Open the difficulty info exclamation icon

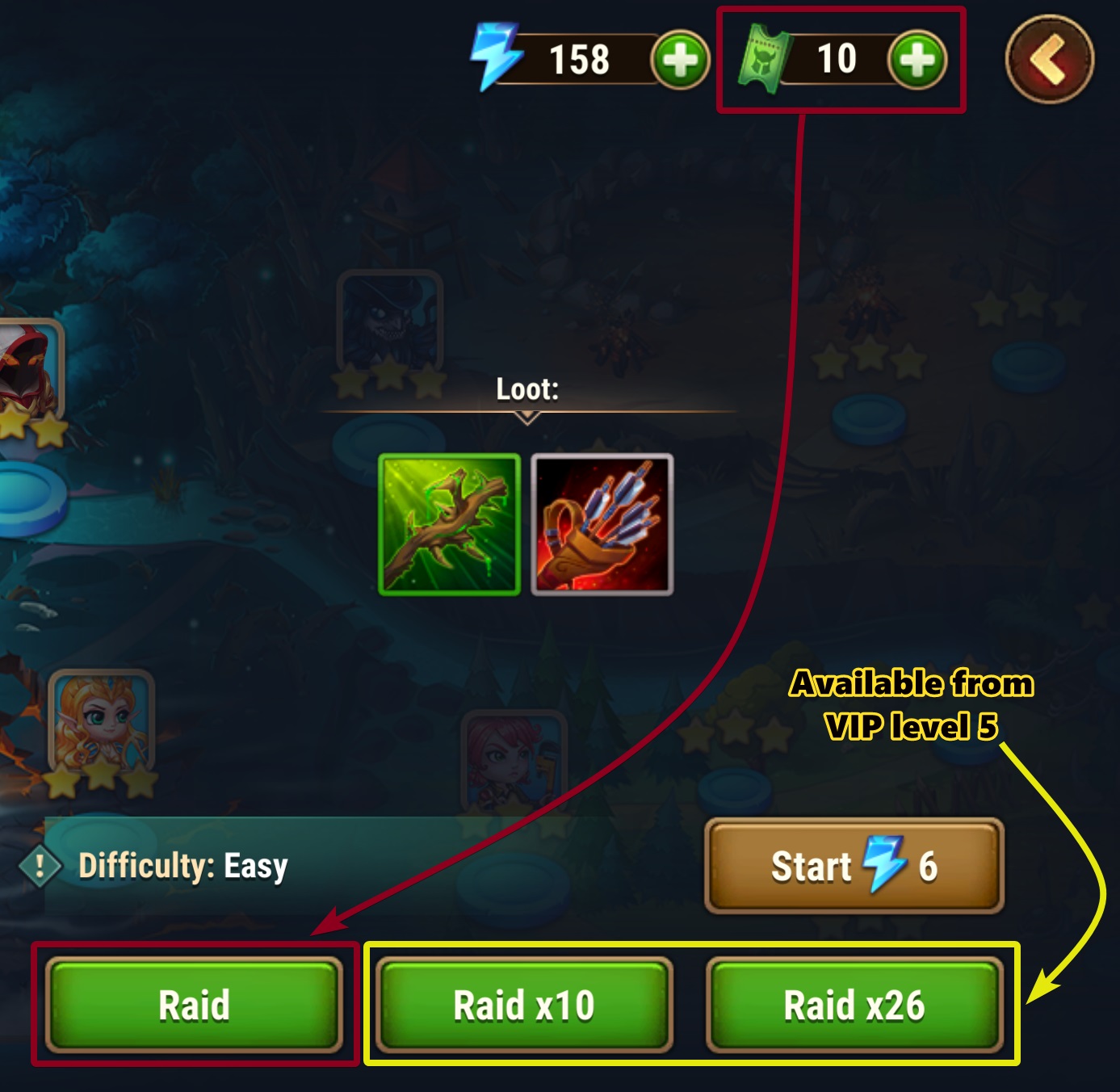pos(40,867)
